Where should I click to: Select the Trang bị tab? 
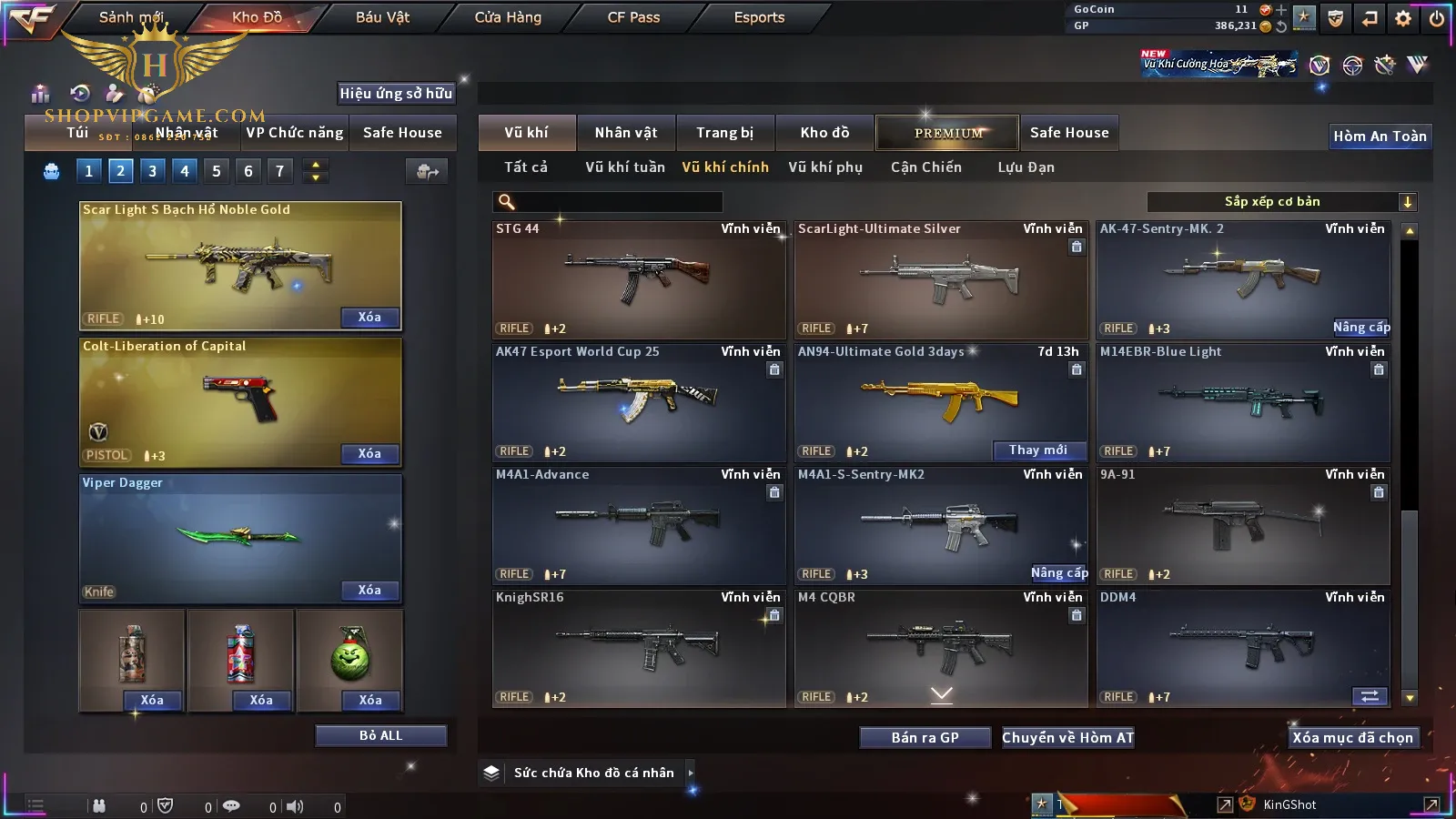(x=724, y=133)
